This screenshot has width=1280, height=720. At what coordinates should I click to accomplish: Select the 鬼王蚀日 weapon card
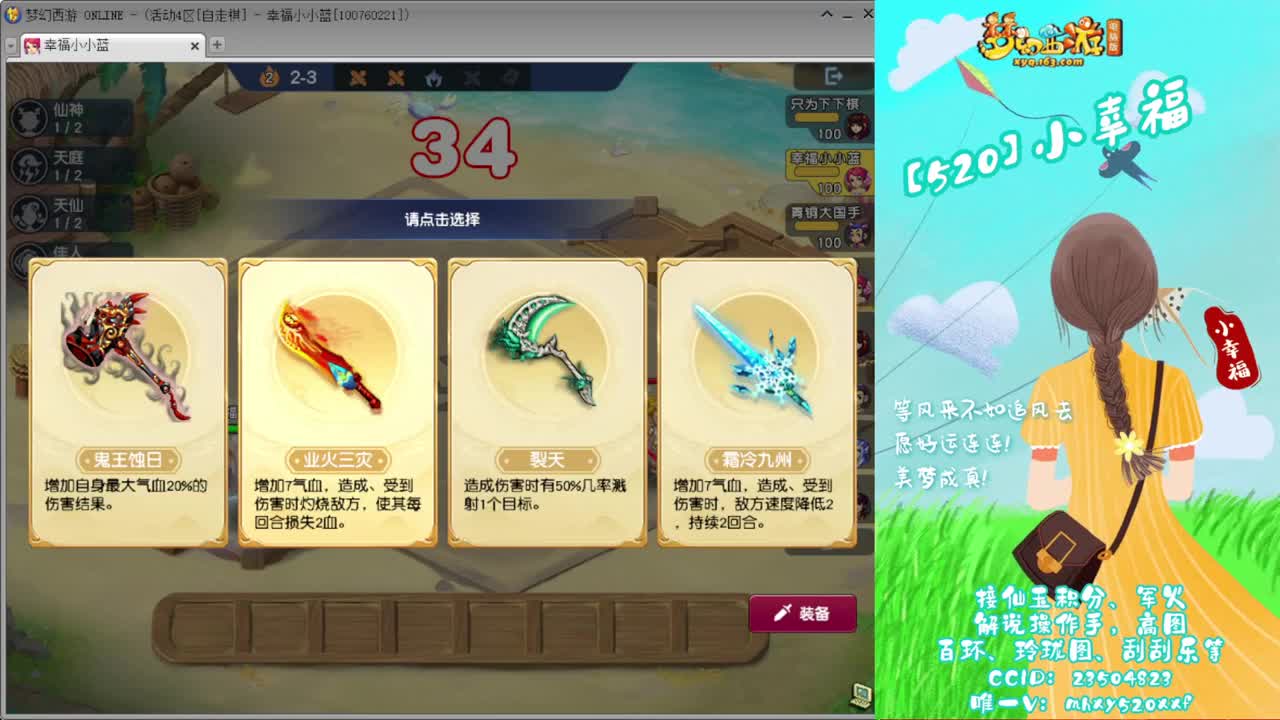click(x=125, y=400)
